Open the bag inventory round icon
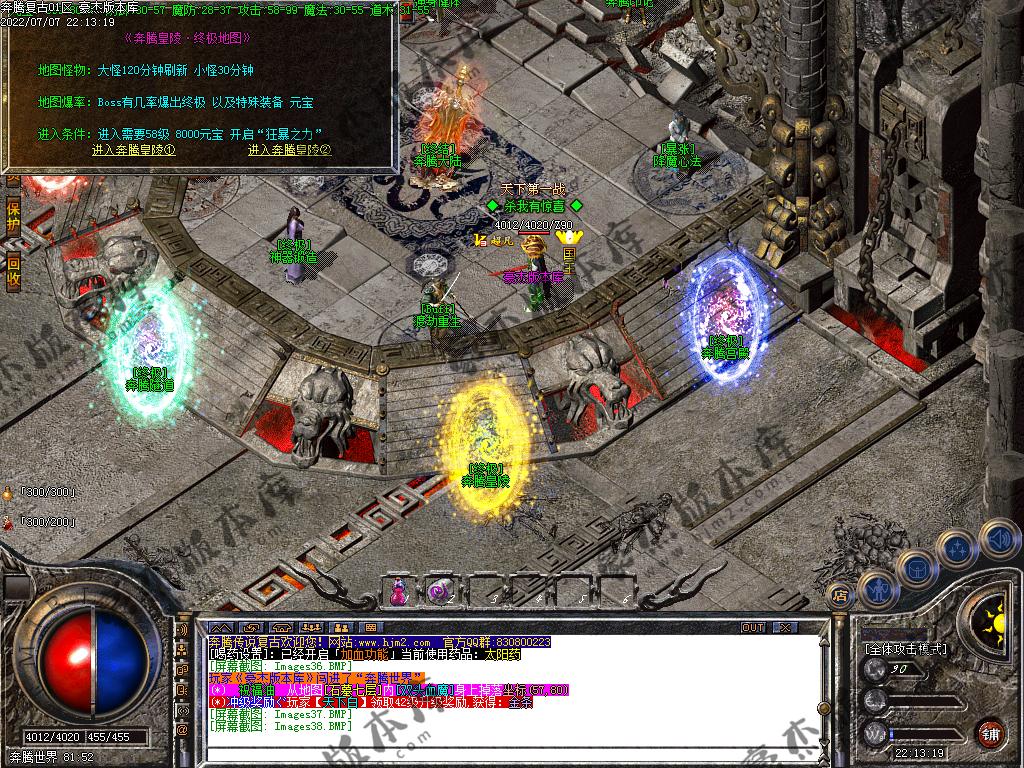1024x768 pixels. (x=916, y=569)
